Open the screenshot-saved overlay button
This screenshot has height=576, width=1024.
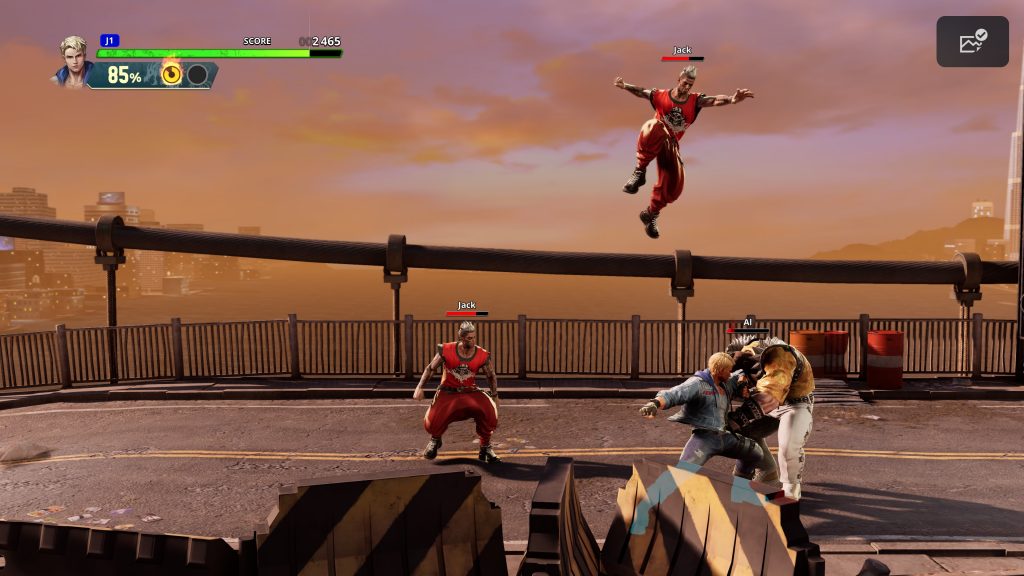(972, 42)
